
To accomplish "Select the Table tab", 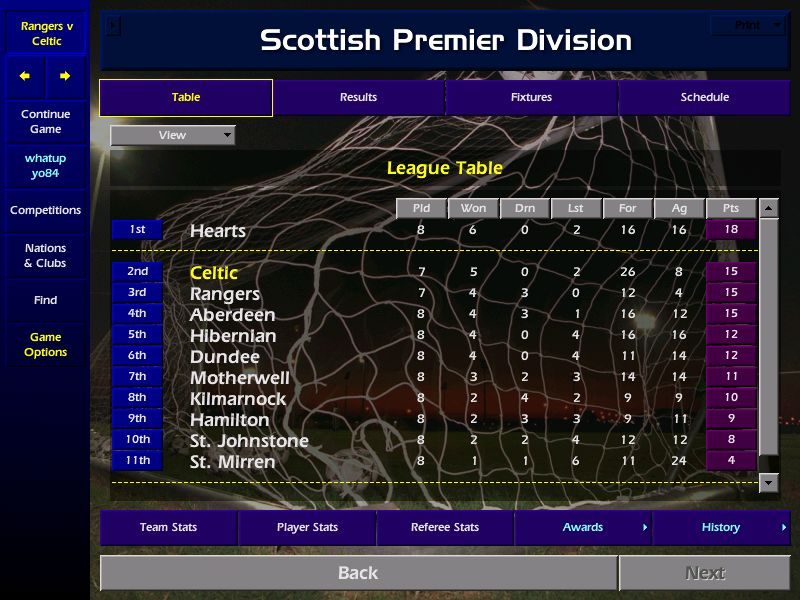I will pyautogui.click(x=186, y=97).
